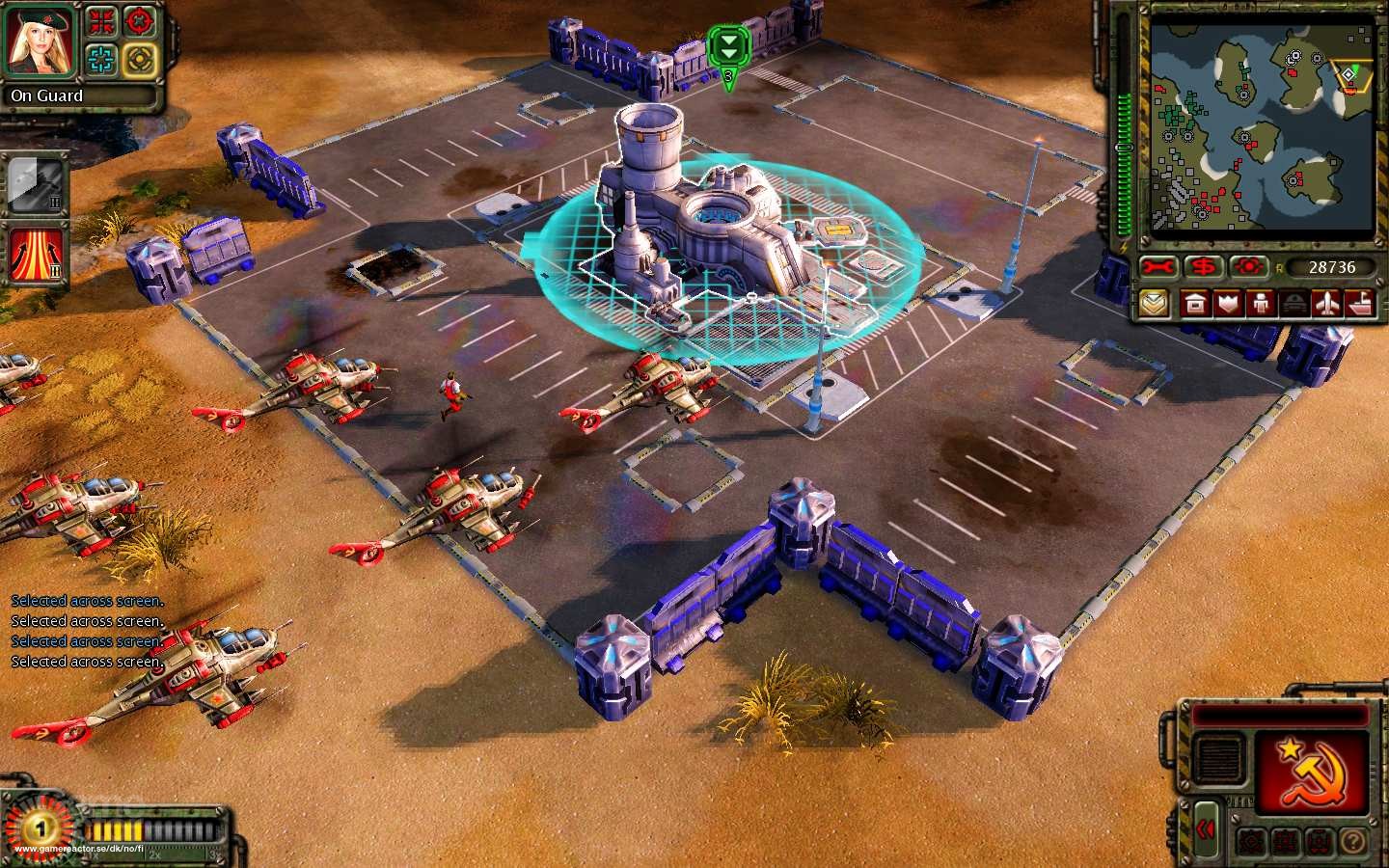Select the naval production ship icon
The width and height of the screenshot is (1389, 868).
tap(1360, 305)
